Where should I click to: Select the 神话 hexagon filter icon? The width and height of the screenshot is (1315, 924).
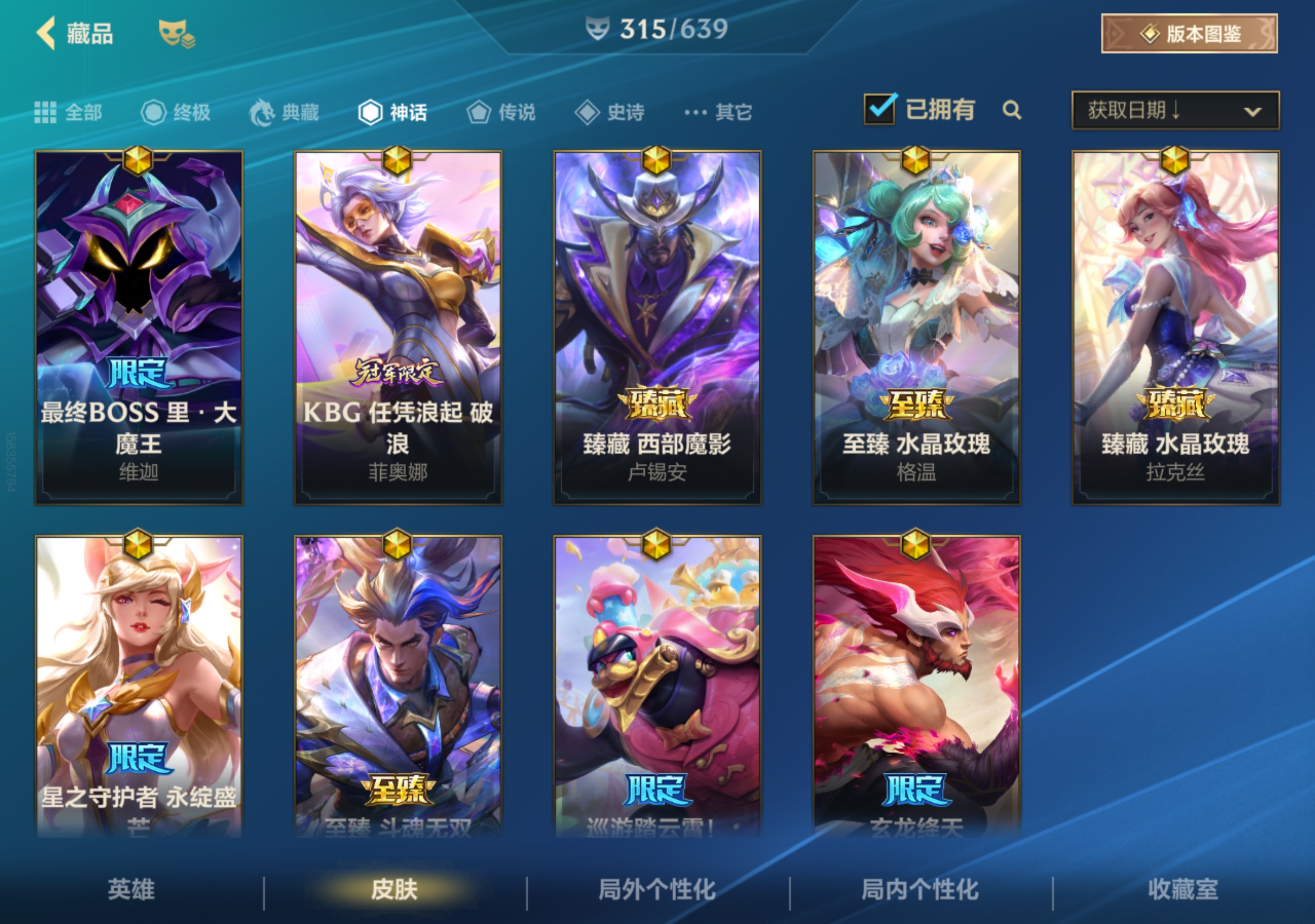(370, 112)
